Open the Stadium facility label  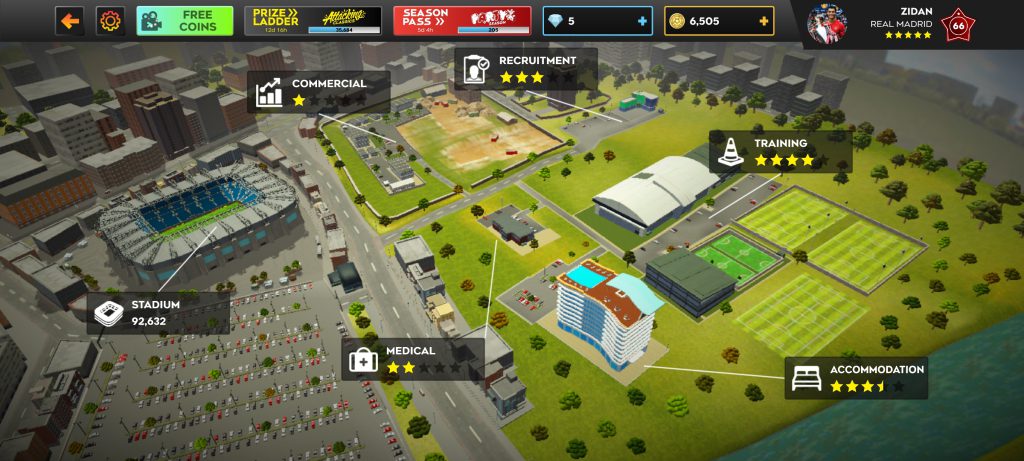point(157,313)
